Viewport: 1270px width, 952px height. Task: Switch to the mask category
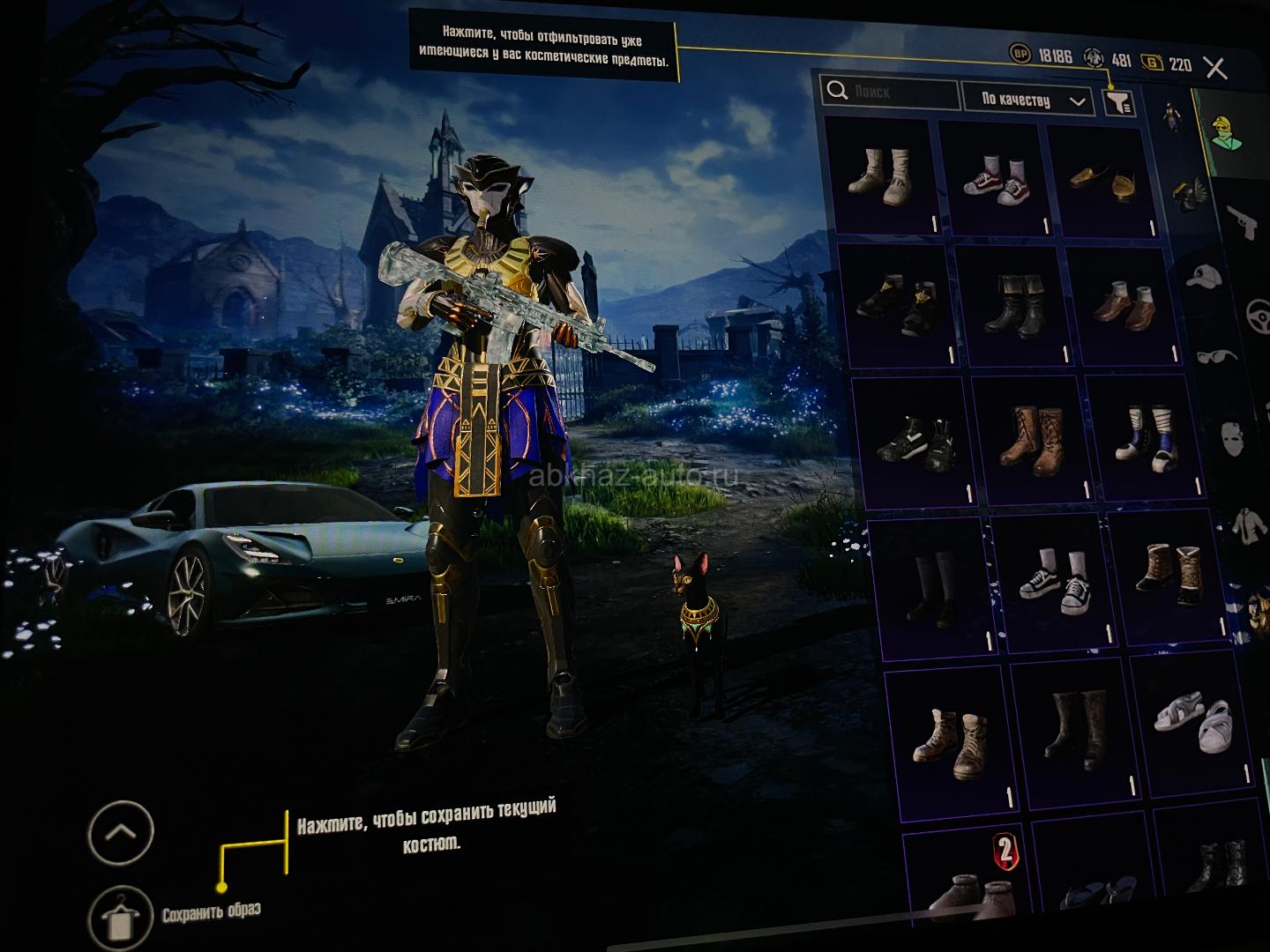(x=1235, y=438)
